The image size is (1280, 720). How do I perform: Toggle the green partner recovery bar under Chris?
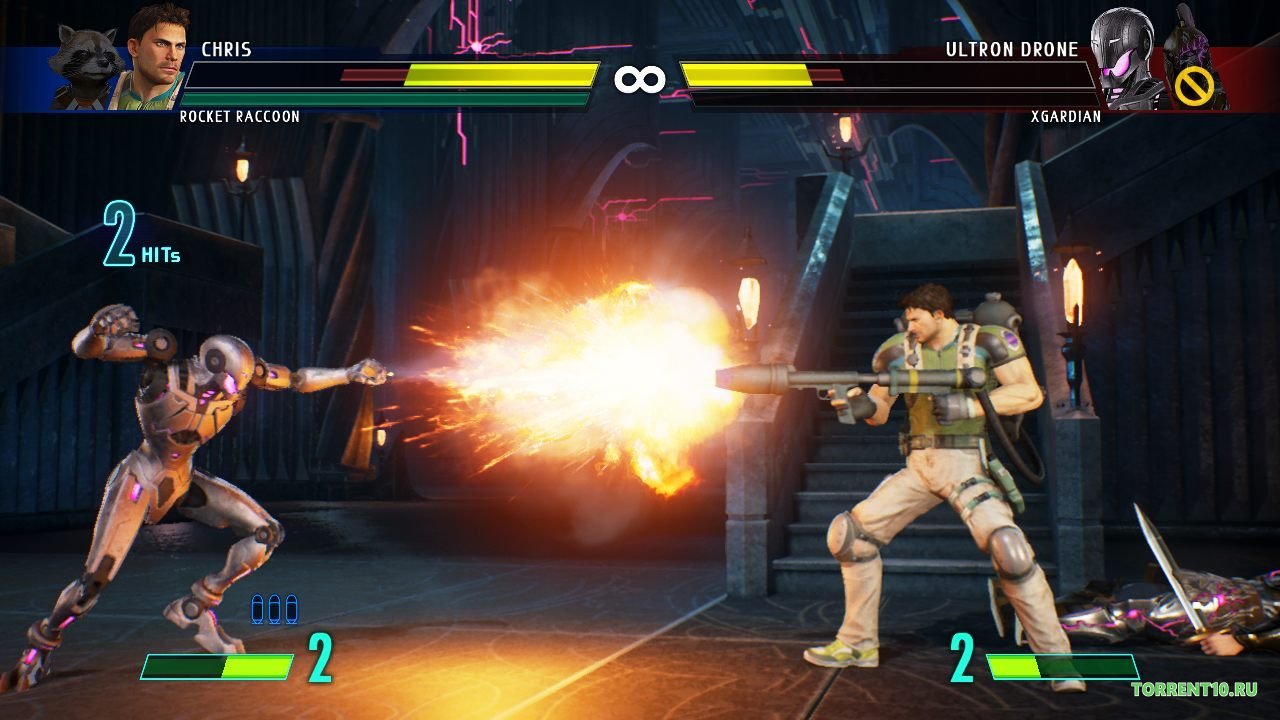pyautogui.click(x=385, y=101)
